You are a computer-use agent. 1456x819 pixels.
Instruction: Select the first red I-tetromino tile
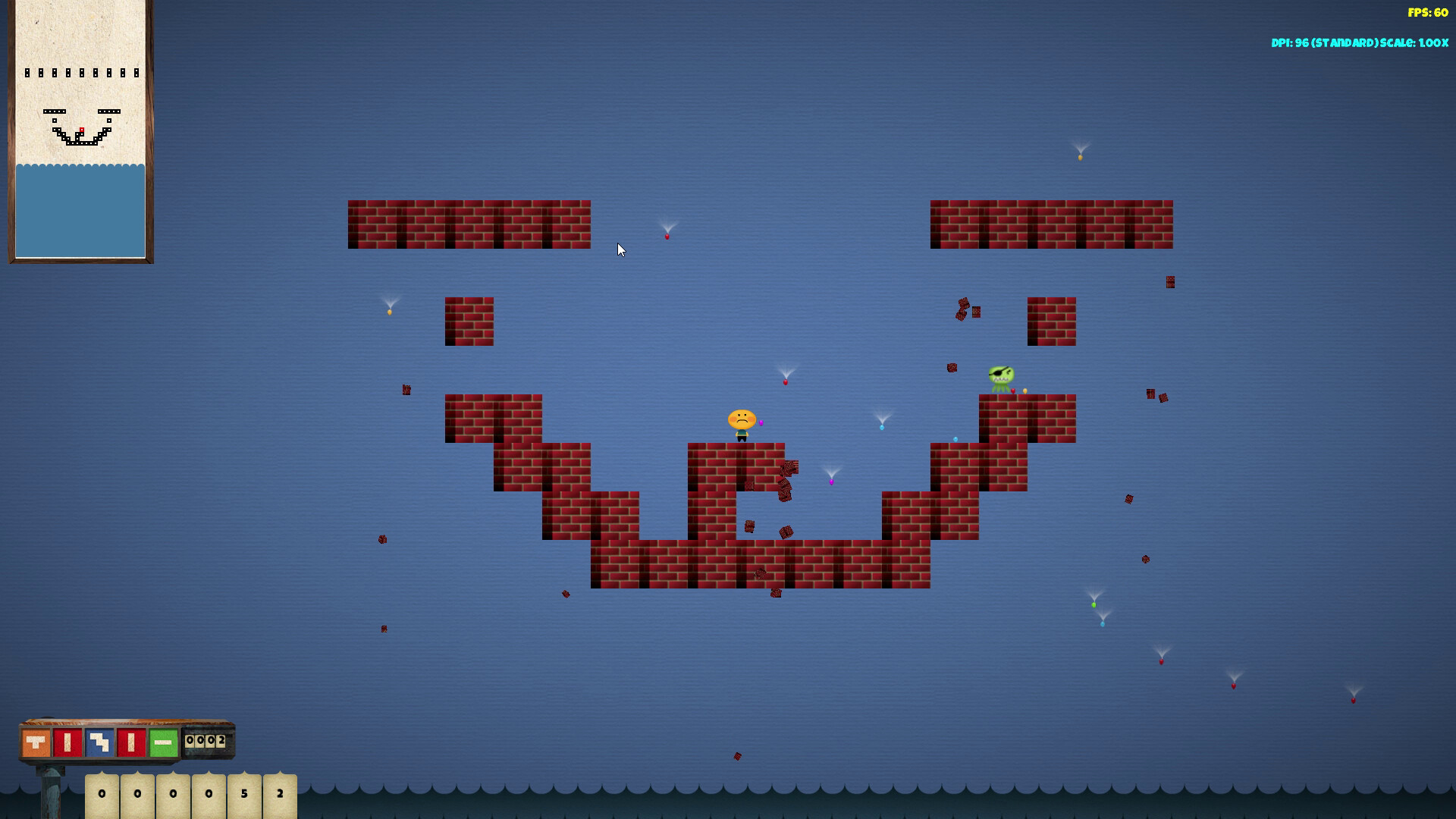click(x=67, y=742)
